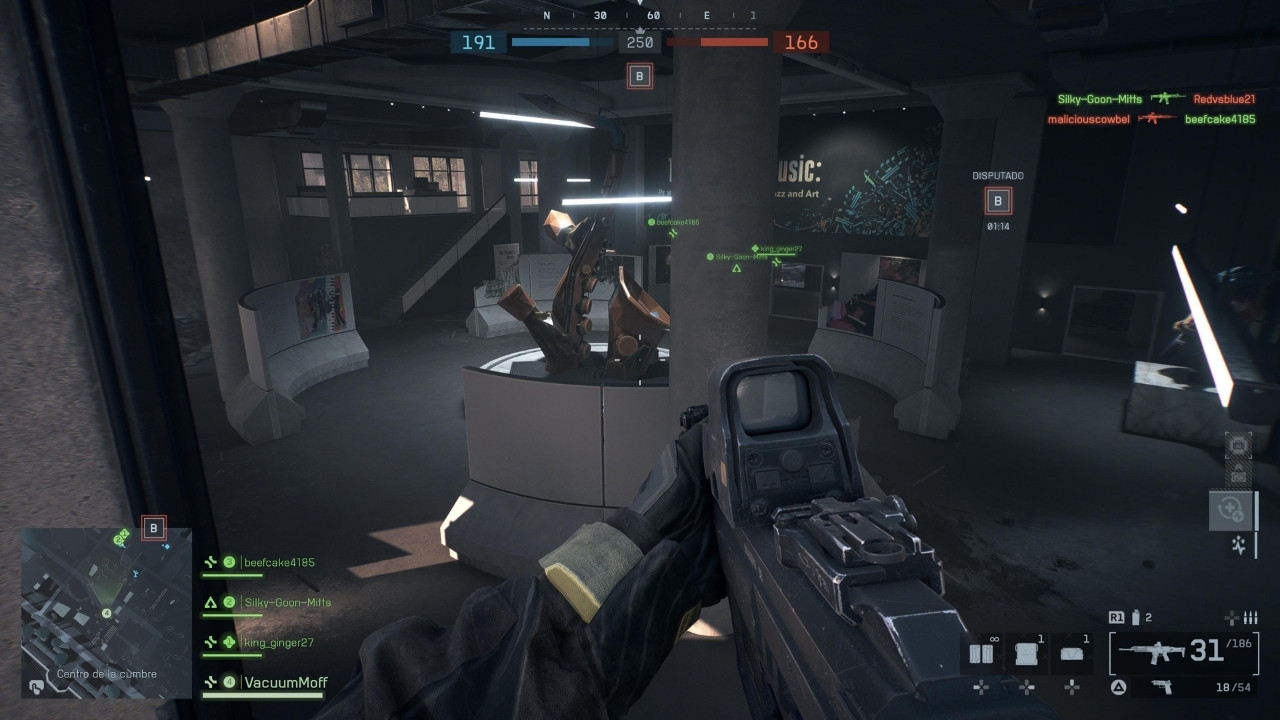Select squad member beefcake4185 in the squad list

[279, 563]
